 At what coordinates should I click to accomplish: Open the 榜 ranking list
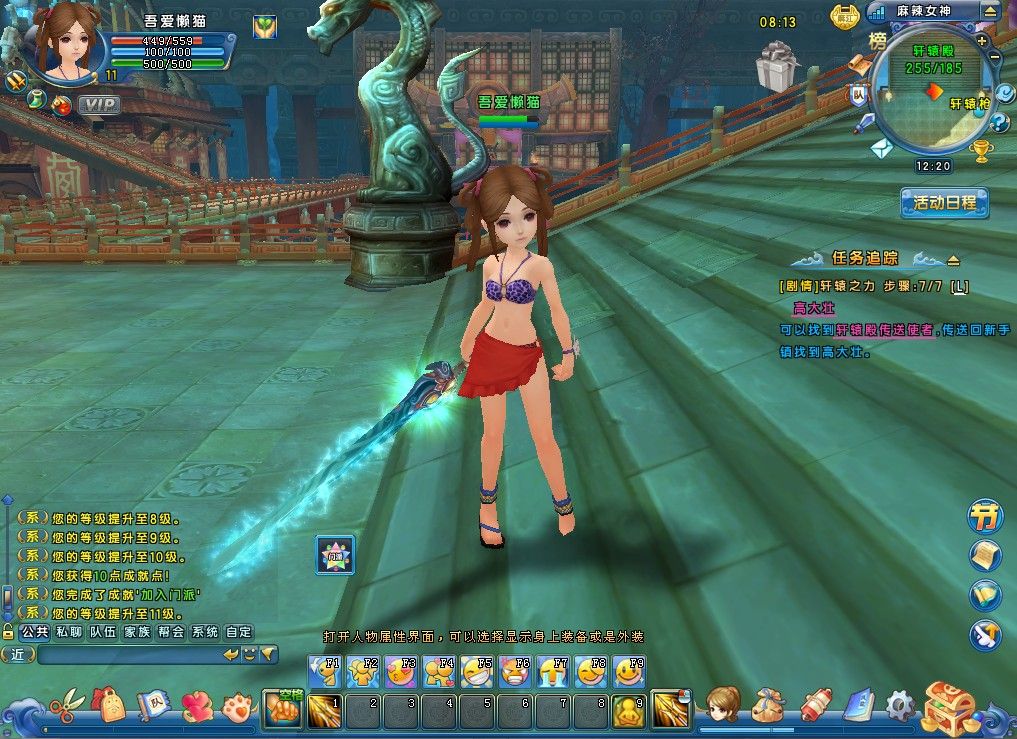[x=877, y=41]
